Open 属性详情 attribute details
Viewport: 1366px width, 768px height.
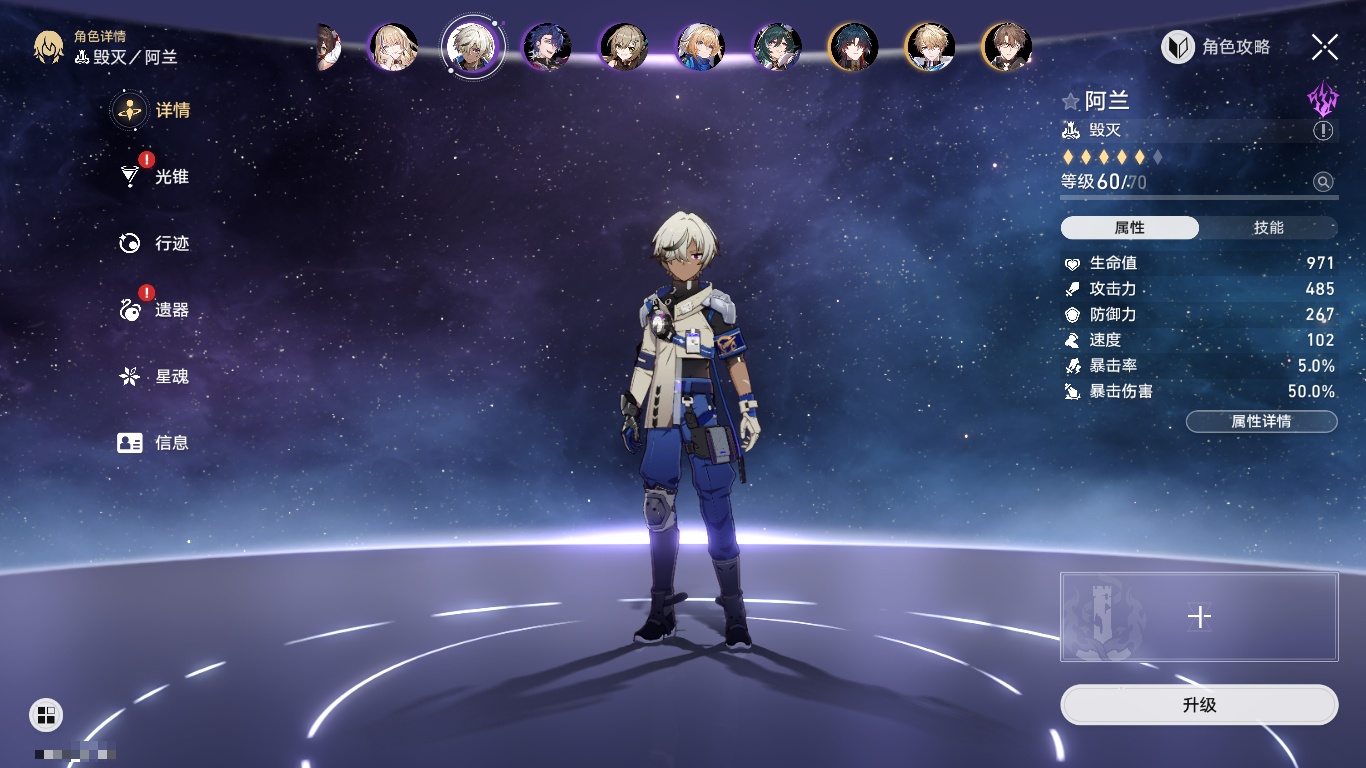1261,422
